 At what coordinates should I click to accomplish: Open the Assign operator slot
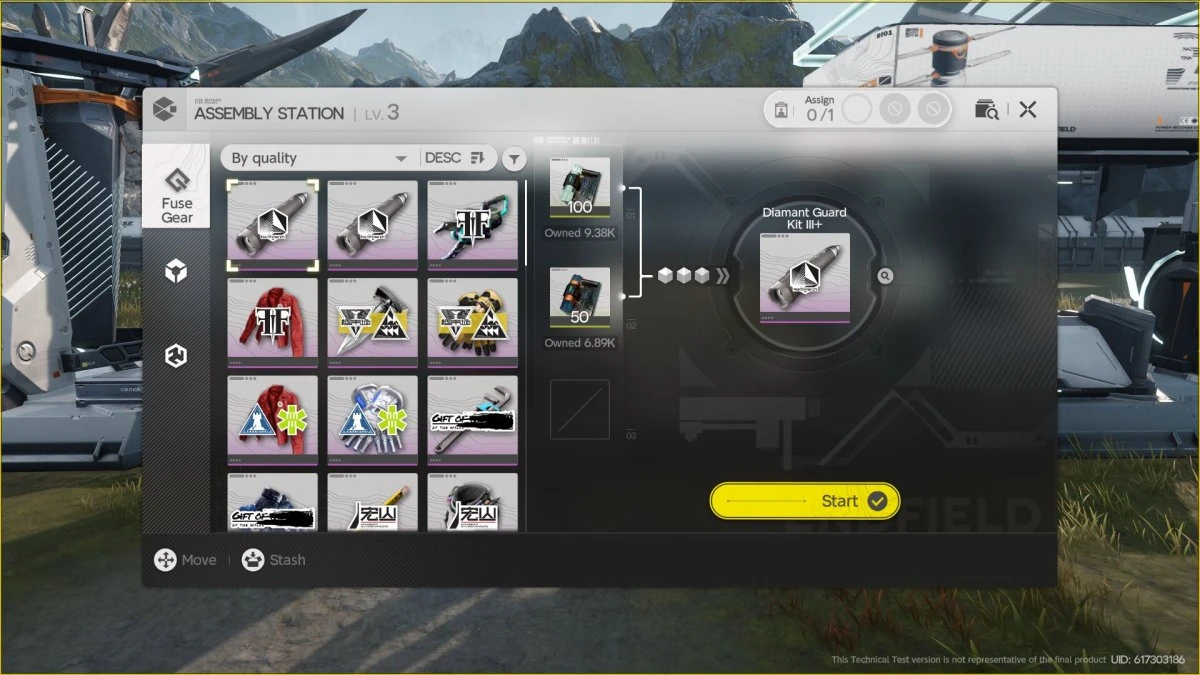tap(856, 109)
